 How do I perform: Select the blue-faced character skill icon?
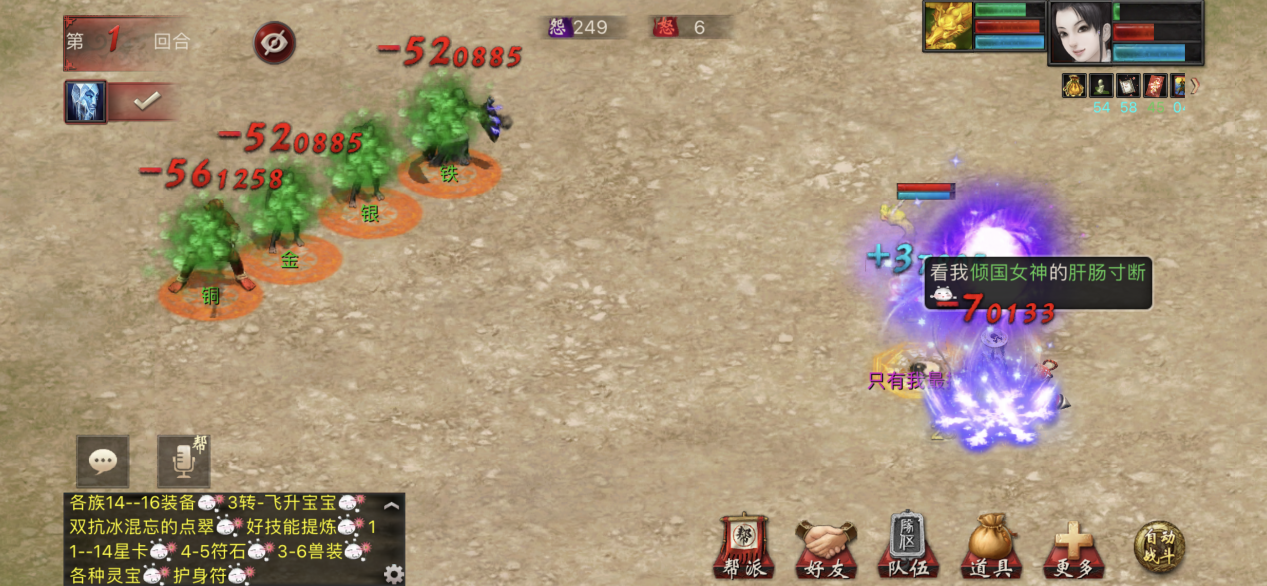click(x=86, y=102)
